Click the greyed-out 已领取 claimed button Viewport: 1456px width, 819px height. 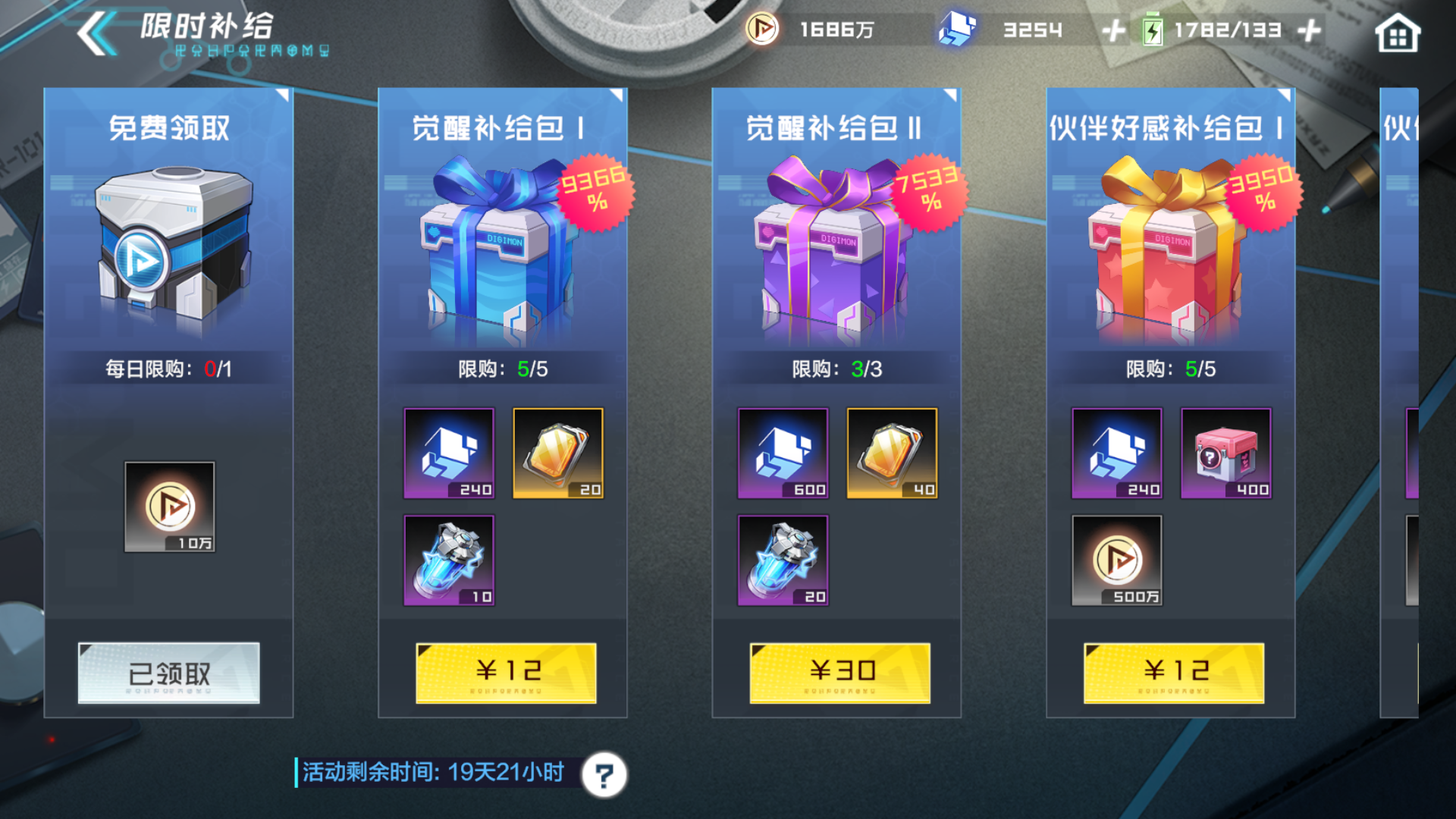(168, 673)
